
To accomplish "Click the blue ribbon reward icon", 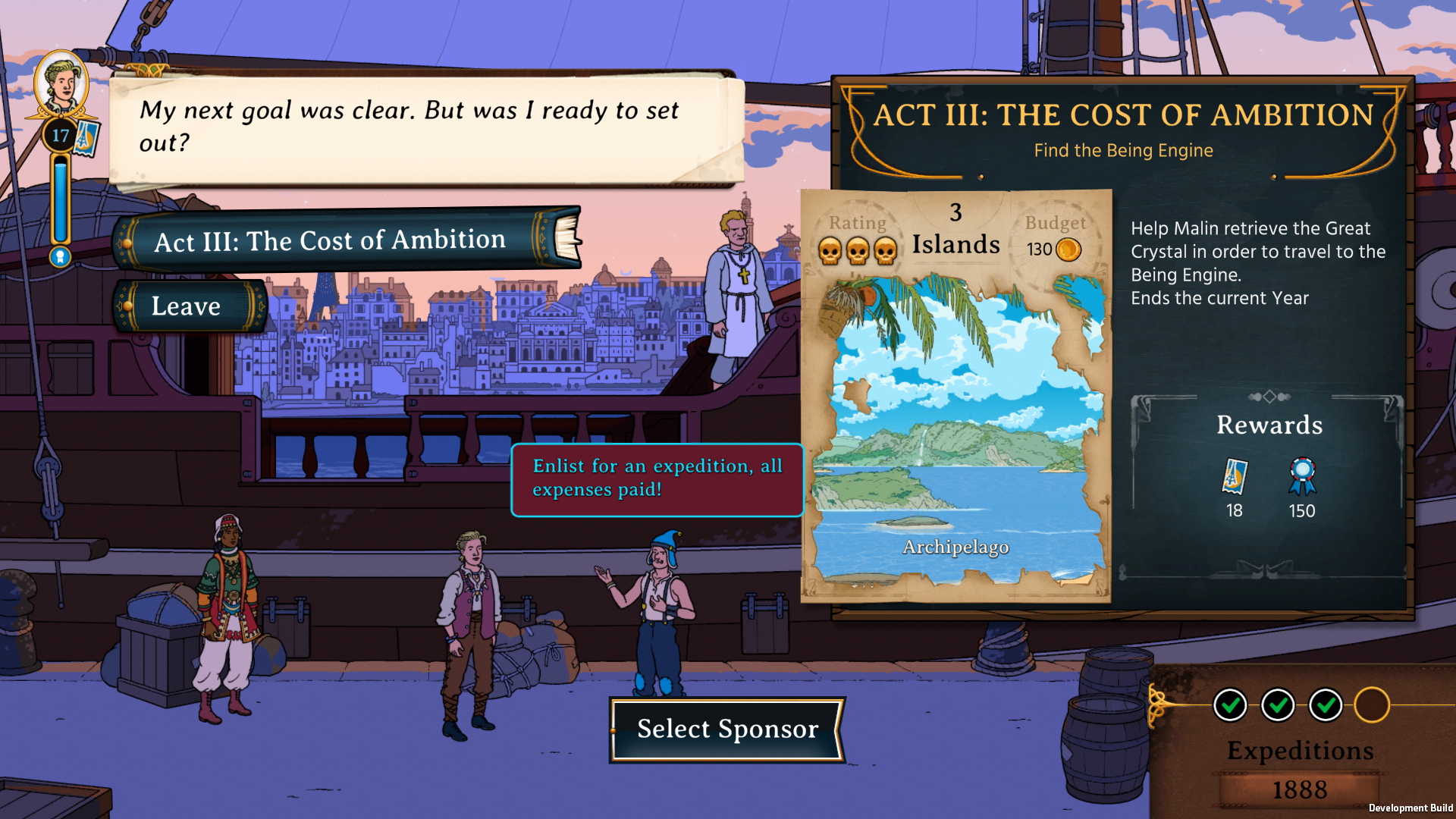I will coord(1302,476).
